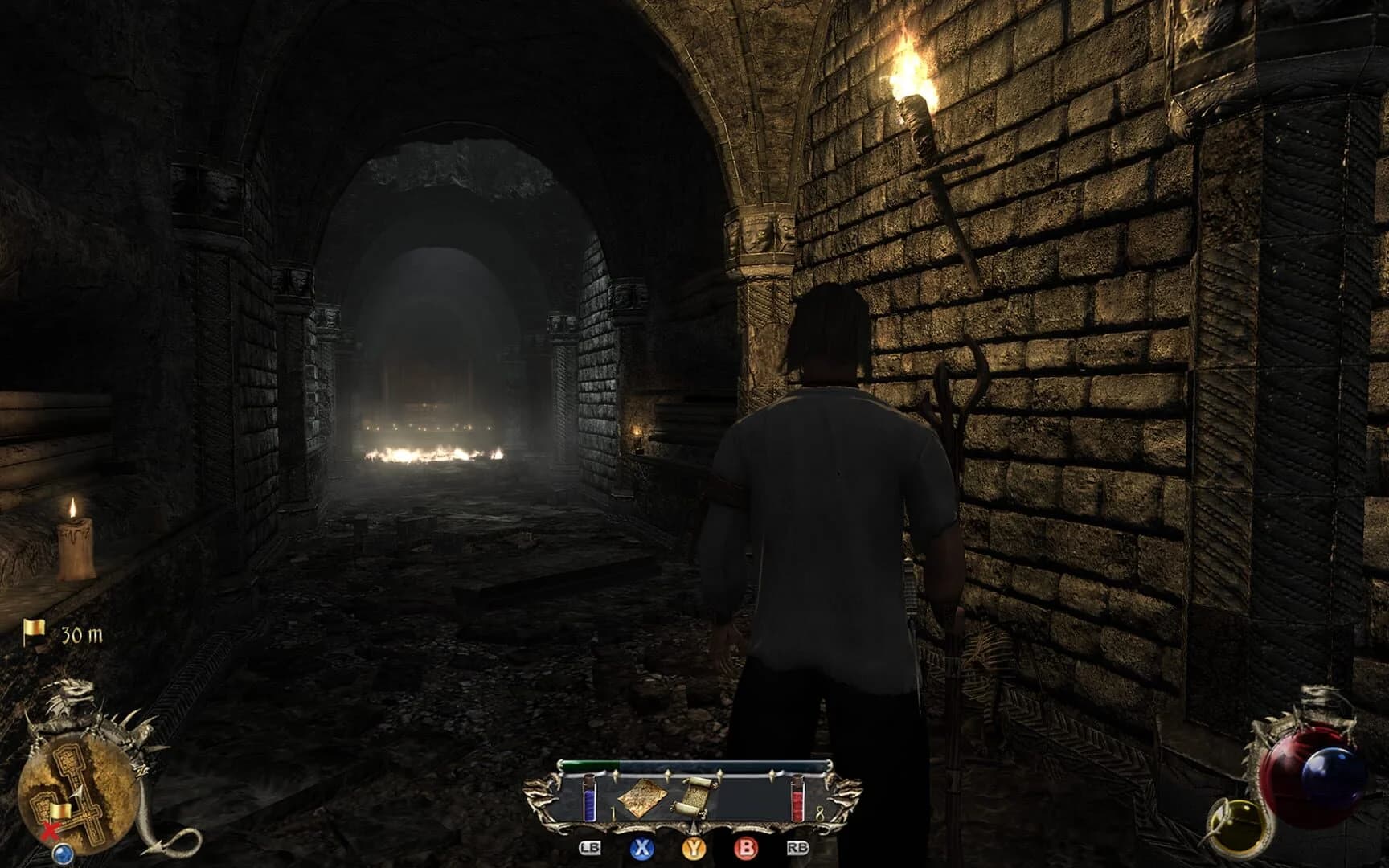
Task: Click the golden waypoint flag beside 30 m
Action: click(x=33, y=631)
